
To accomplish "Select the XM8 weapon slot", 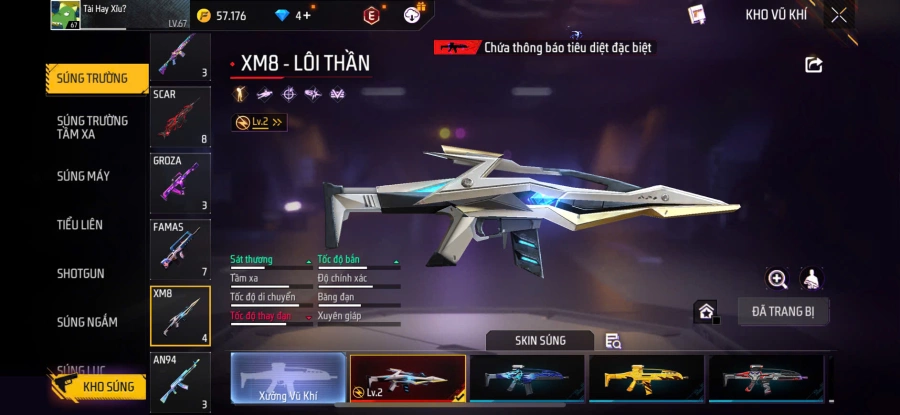I will tap(180, 316).
